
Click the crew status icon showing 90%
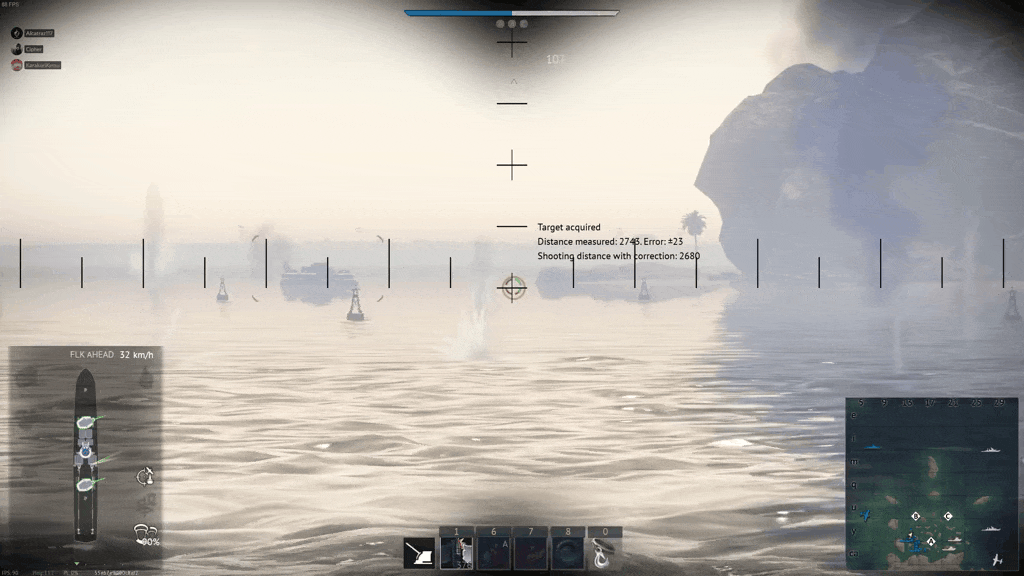coord(147,535)
